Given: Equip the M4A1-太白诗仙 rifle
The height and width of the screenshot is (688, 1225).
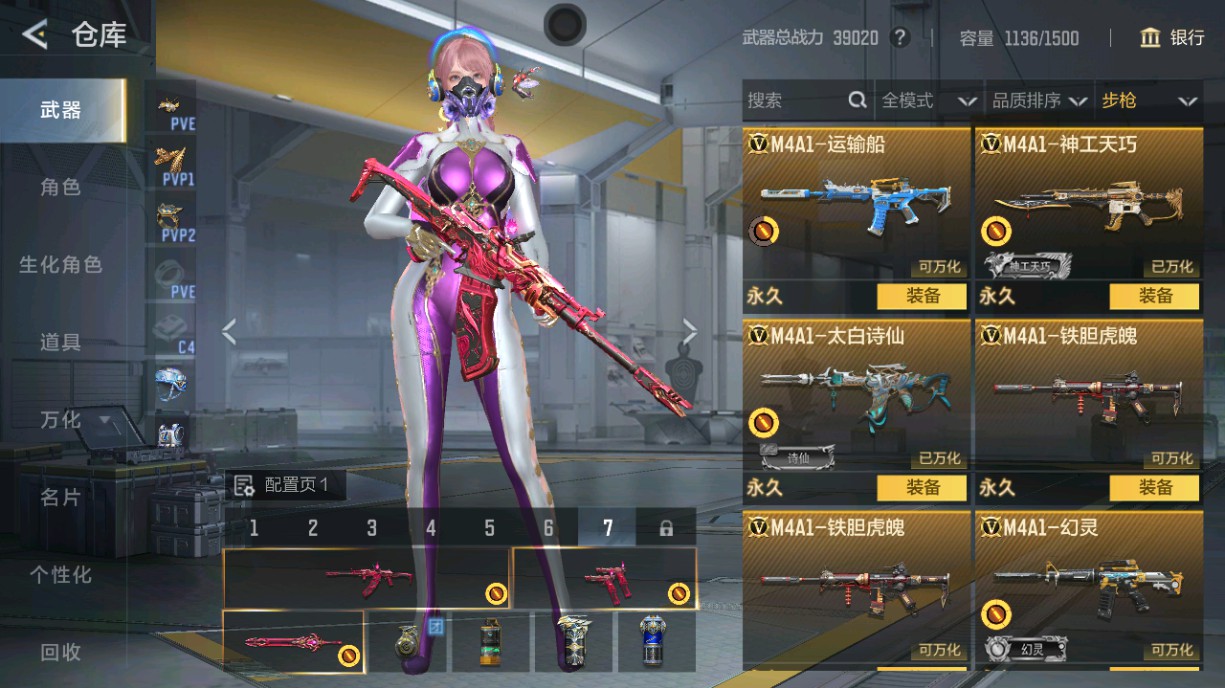Looking at the screenshot, I should point(922,488).
